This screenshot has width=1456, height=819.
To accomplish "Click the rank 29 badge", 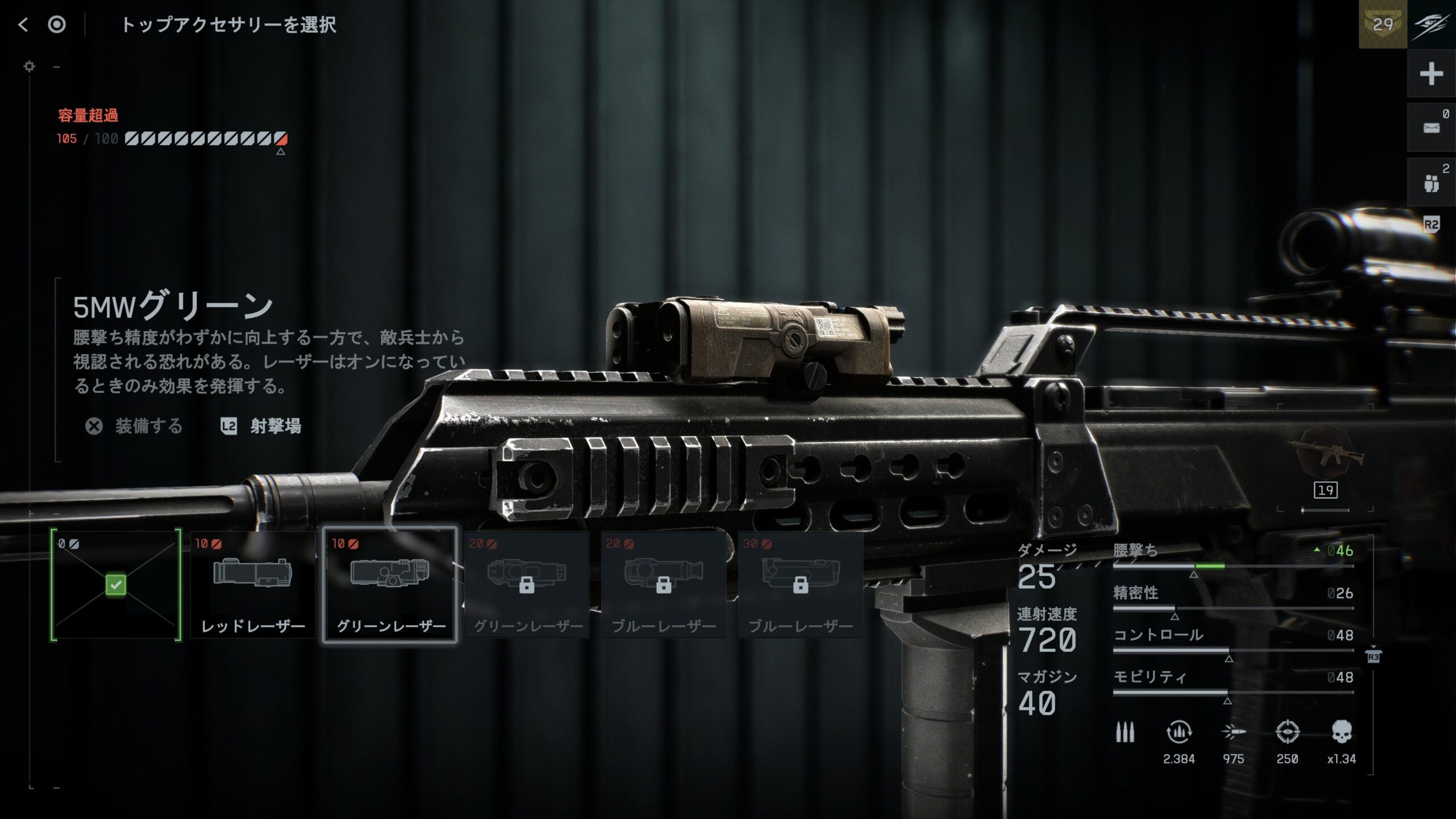I will tap(1383, 24).
